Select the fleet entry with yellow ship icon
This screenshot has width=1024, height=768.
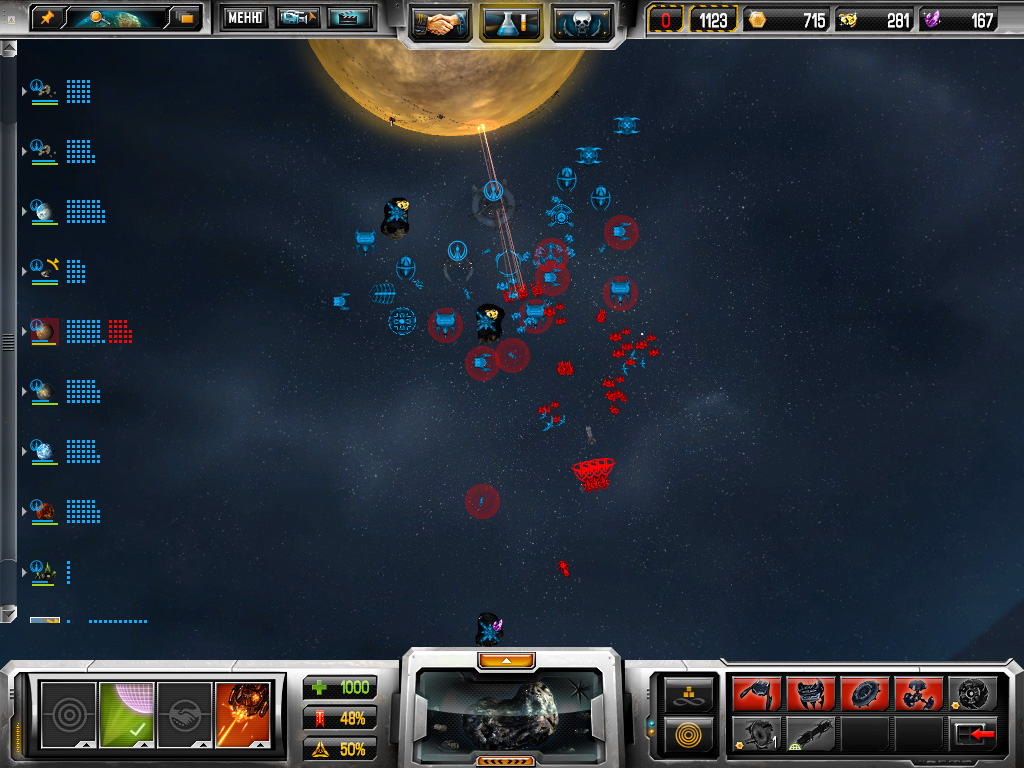[46, 270]
